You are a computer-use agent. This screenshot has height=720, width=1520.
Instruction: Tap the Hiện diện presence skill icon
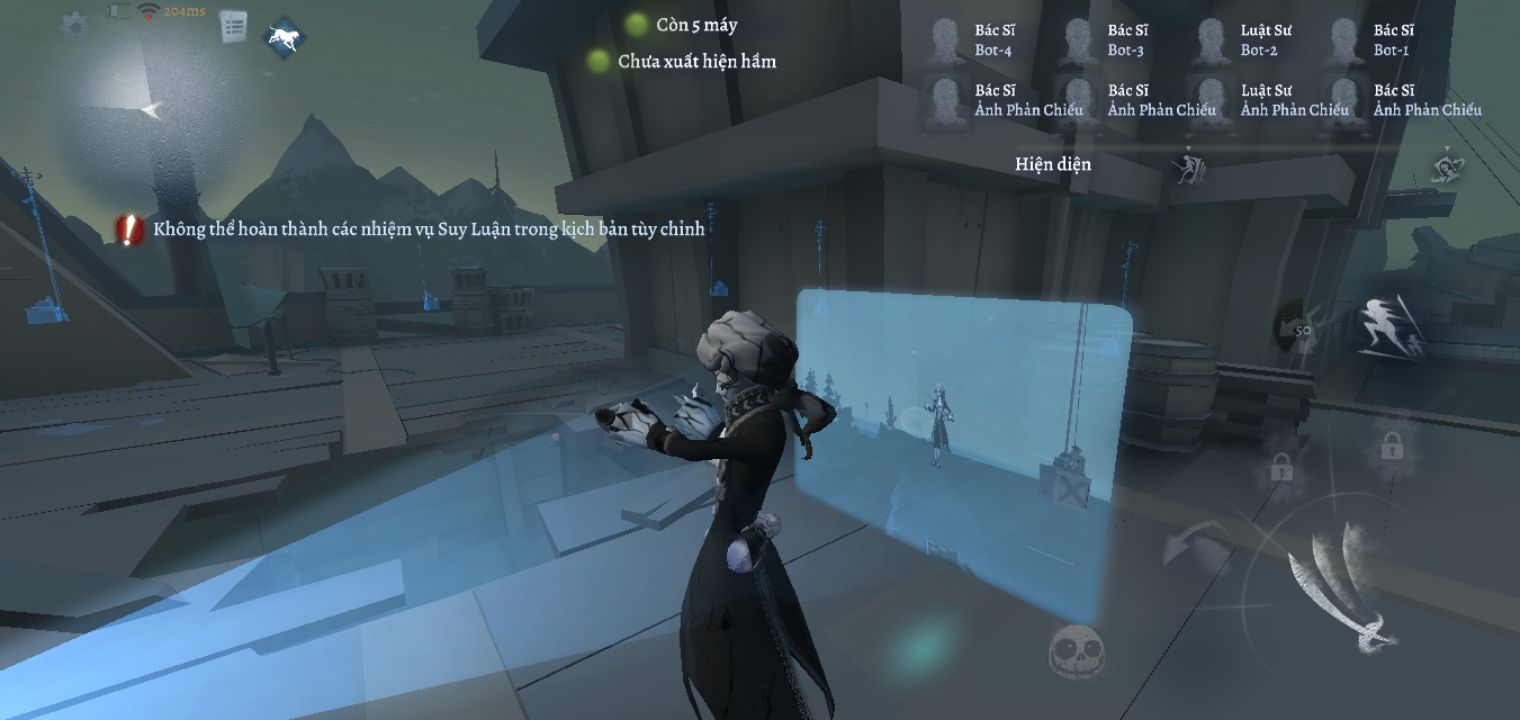pyautogui.click(x=1188, y=166)
